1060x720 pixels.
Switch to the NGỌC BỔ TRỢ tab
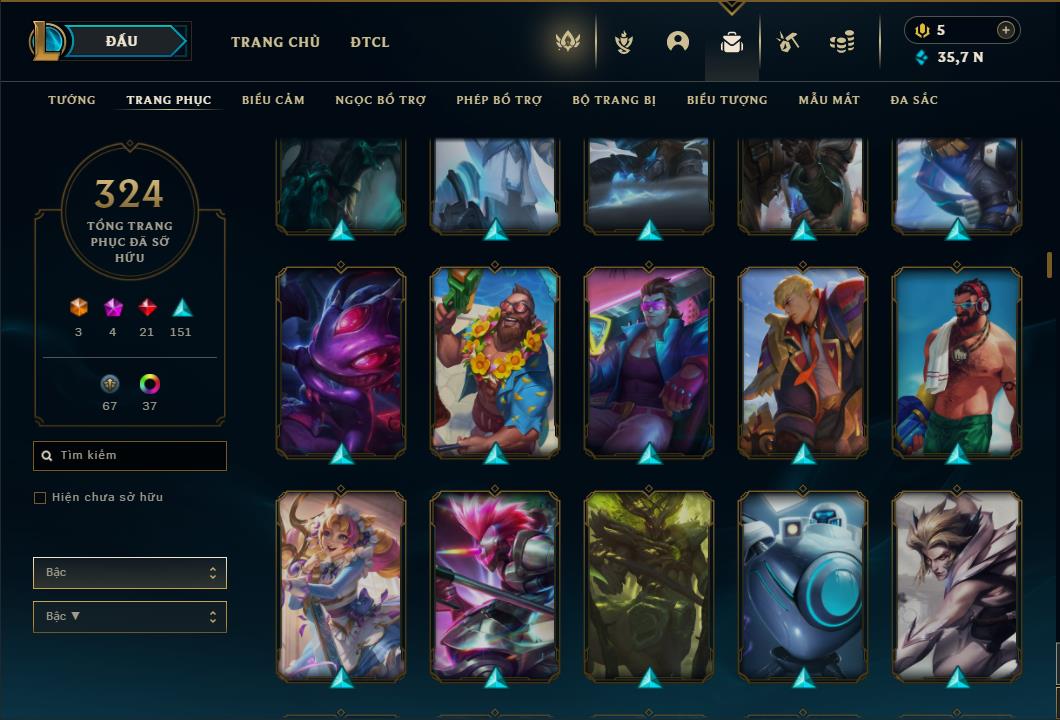pyautogui.click(x=380, y=100)
